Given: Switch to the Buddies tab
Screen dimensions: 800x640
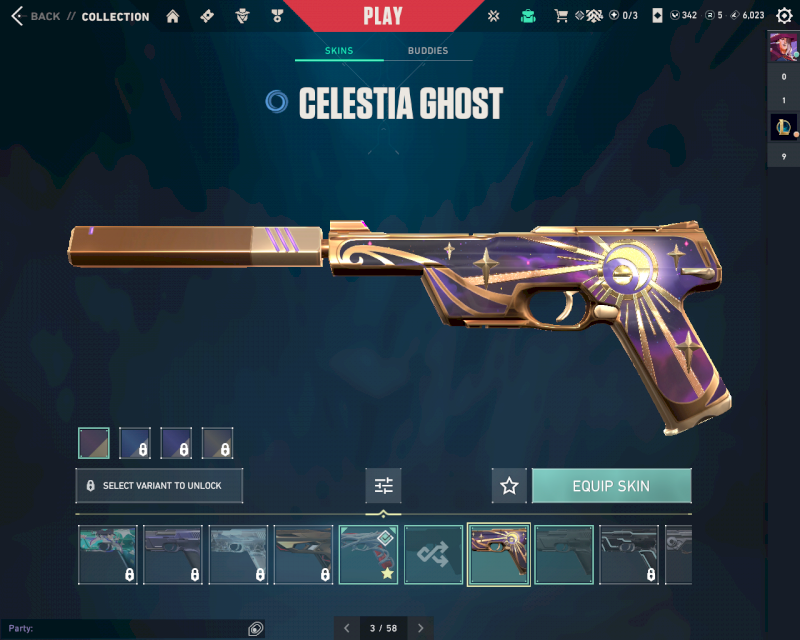Looking at the screenshot, I should (428, 51).
